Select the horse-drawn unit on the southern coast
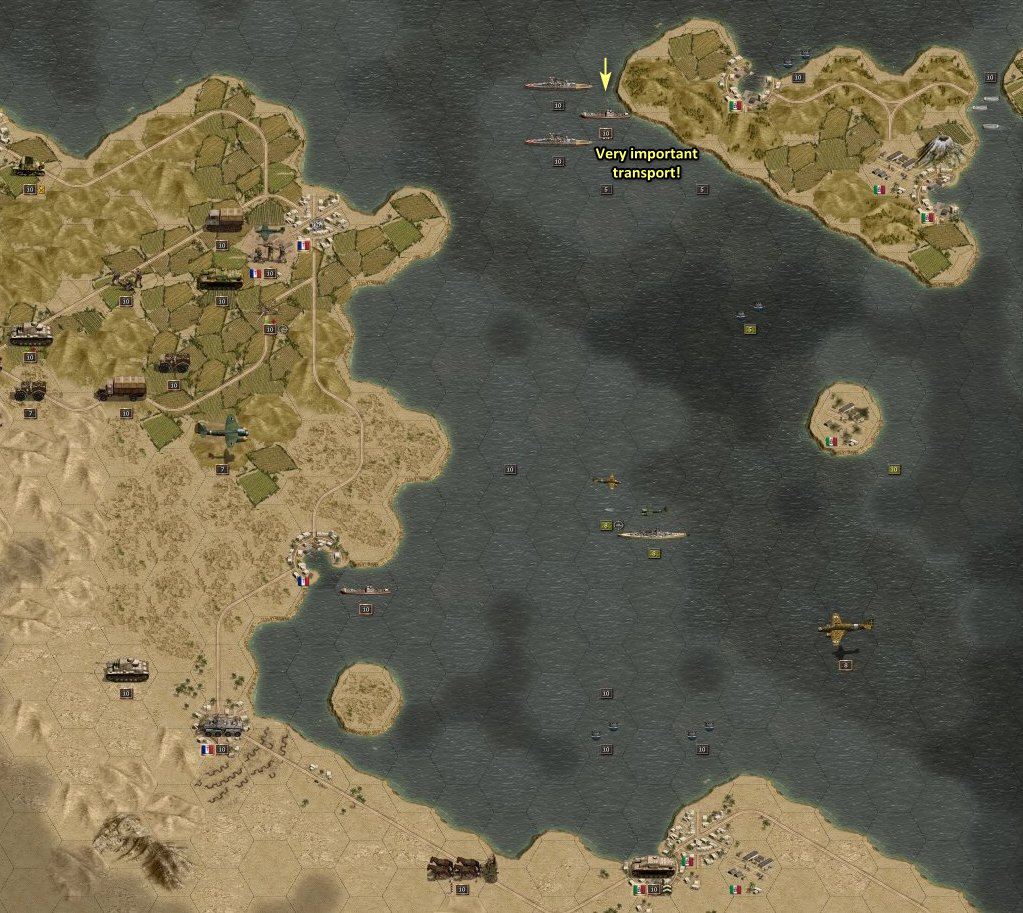Viewport: 1023px width, 913px height. click(461, 867)
